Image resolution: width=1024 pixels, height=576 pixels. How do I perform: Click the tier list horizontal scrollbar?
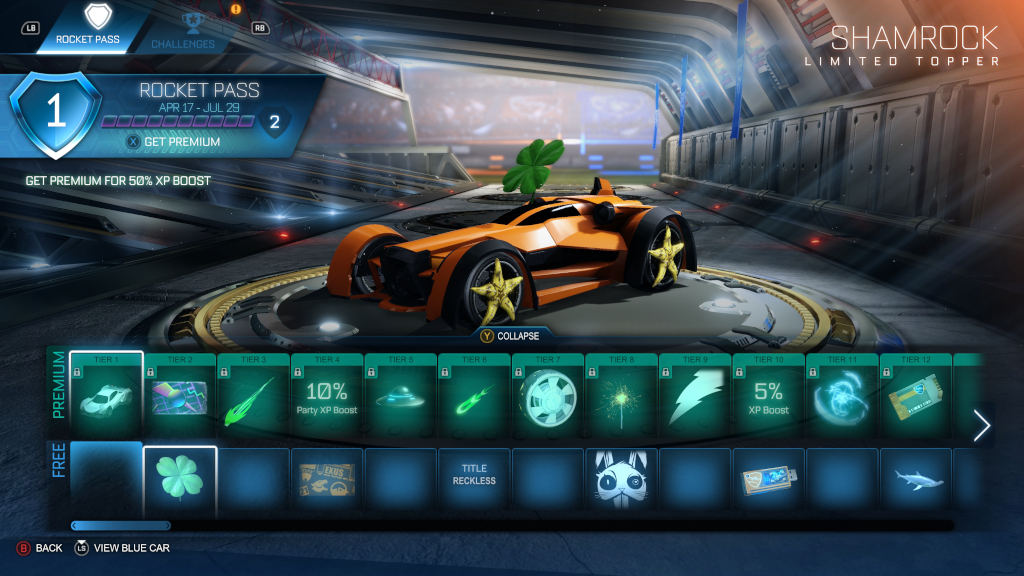[121, 525]
